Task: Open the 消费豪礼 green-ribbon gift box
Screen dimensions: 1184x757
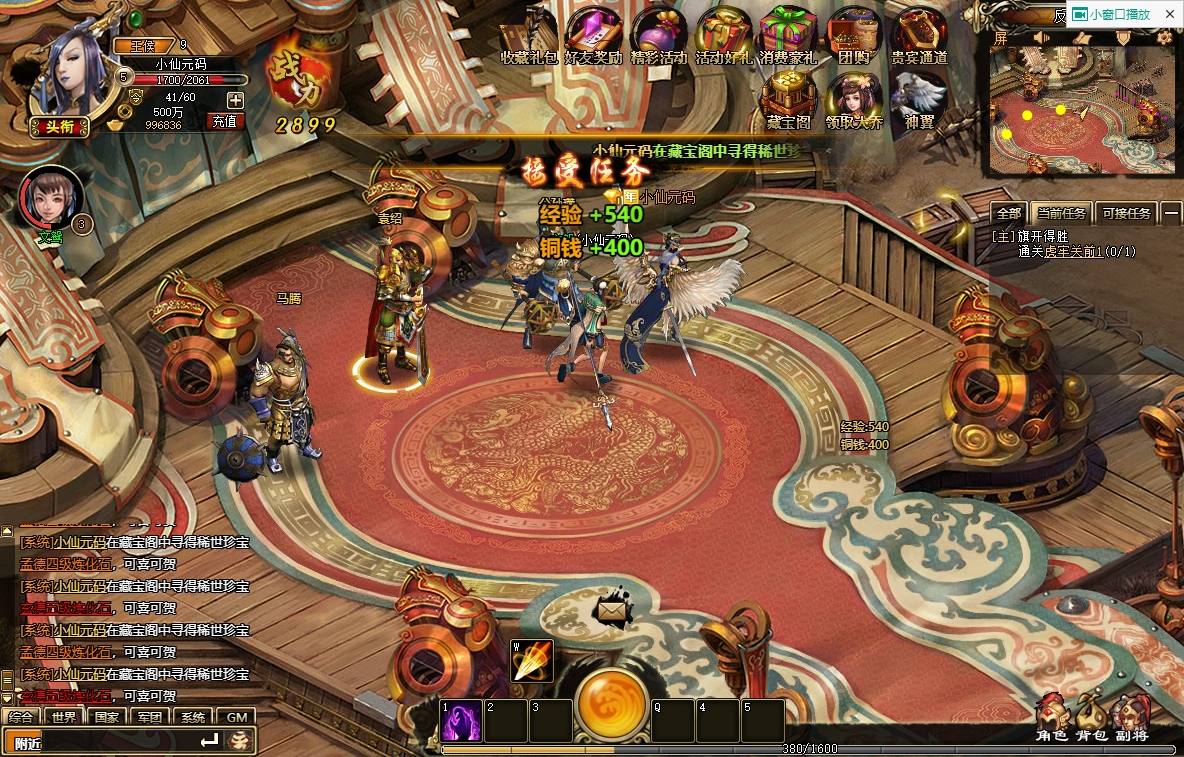Action: 787,33
